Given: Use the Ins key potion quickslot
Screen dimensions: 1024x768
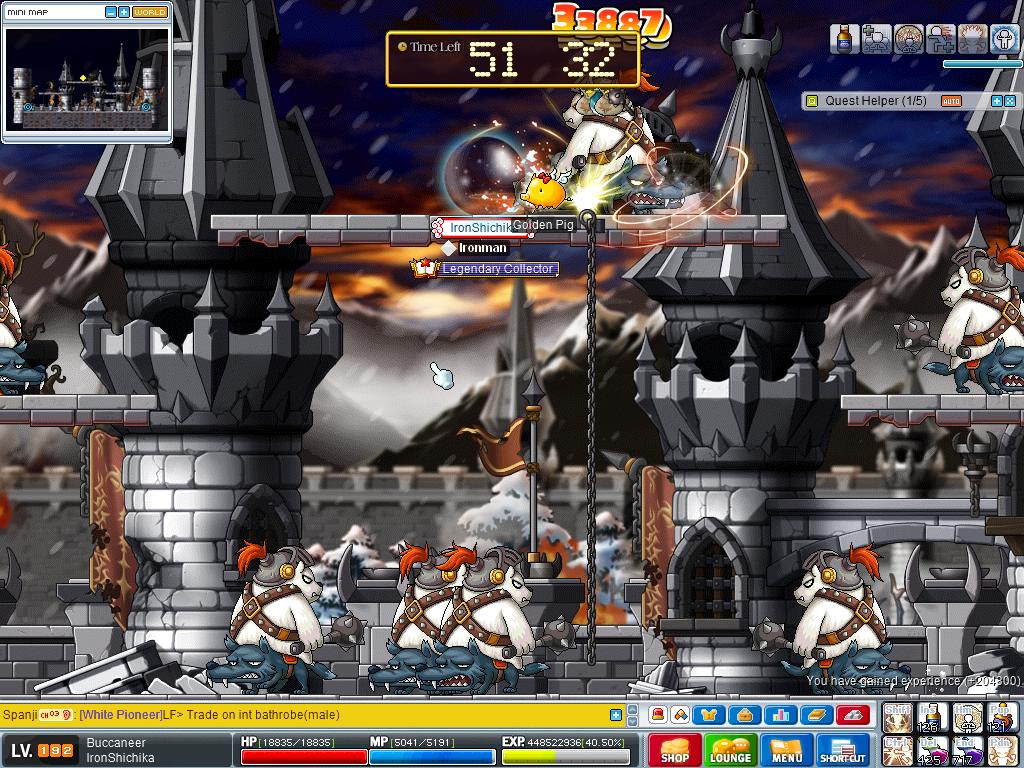Looking at the screenshot, I should click(x=931, y=717).
